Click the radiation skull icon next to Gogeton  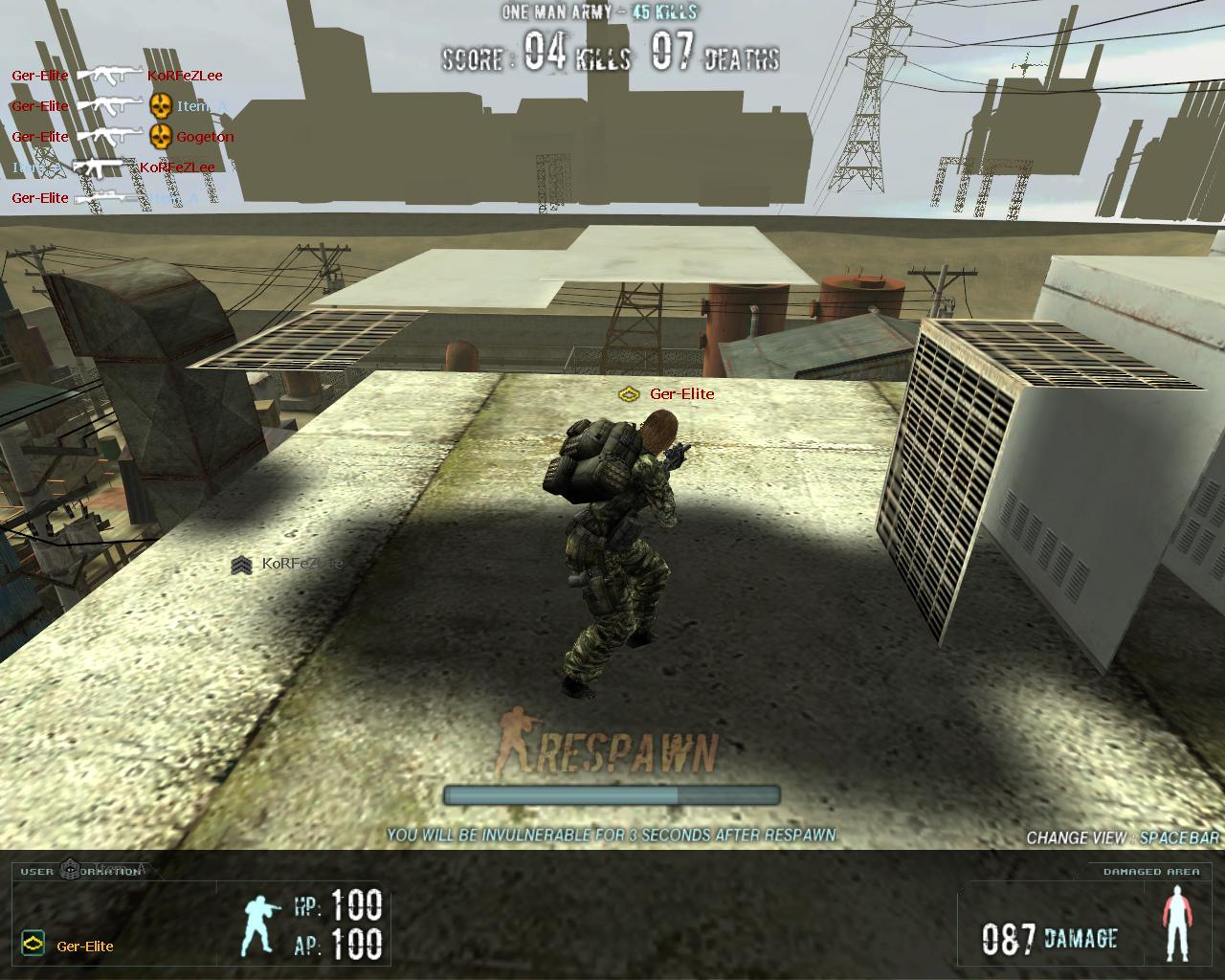click(x=161, y=136)
